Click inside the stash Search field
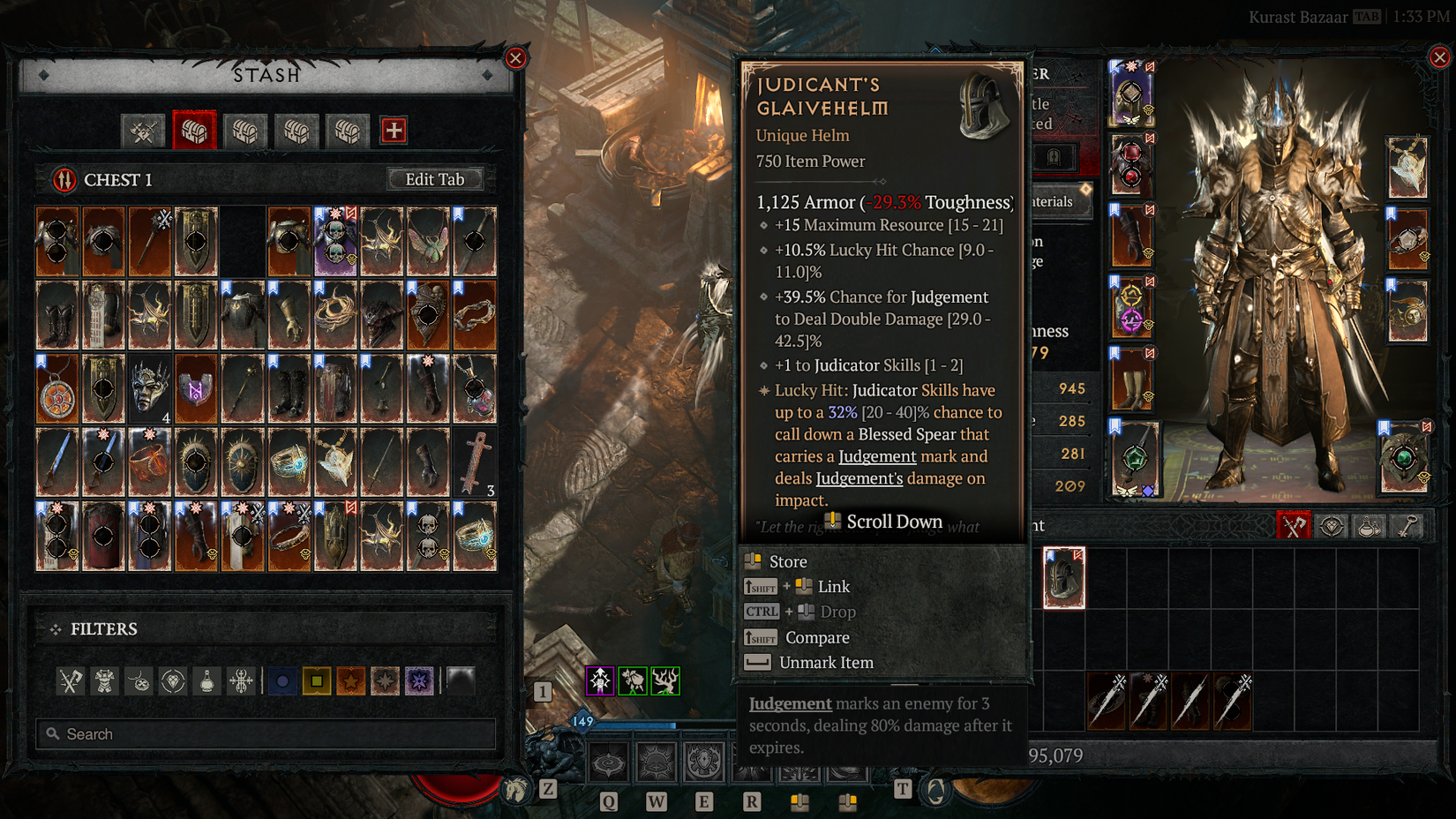Image resolution: width=1456 pixels, height=819 pixels. click(265, 733)
